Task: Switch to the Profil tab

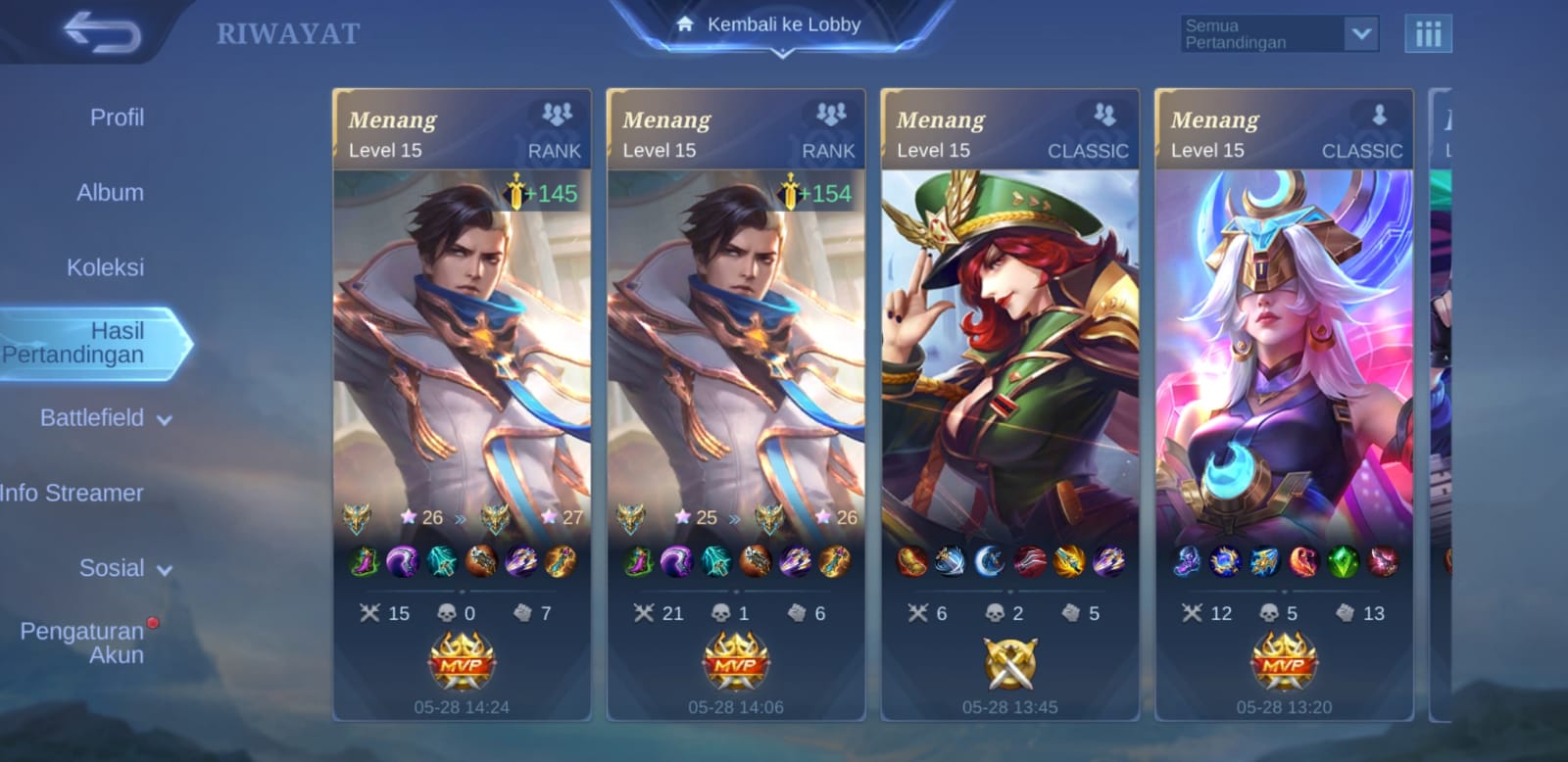Action: tap(117, 118)
